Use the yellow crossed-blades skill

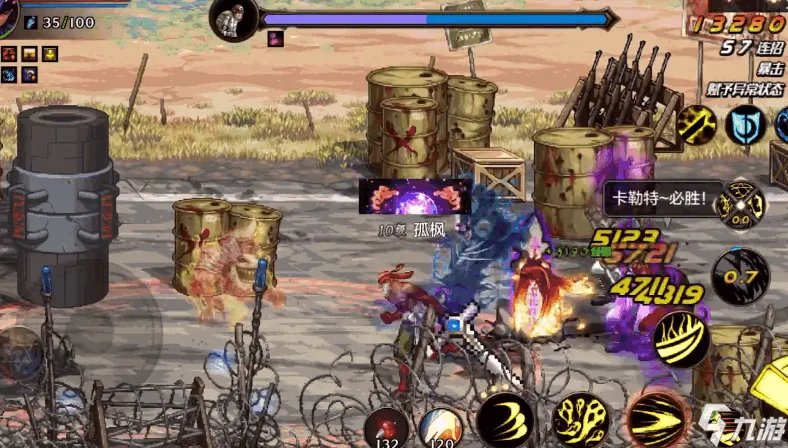click(695, 125)
